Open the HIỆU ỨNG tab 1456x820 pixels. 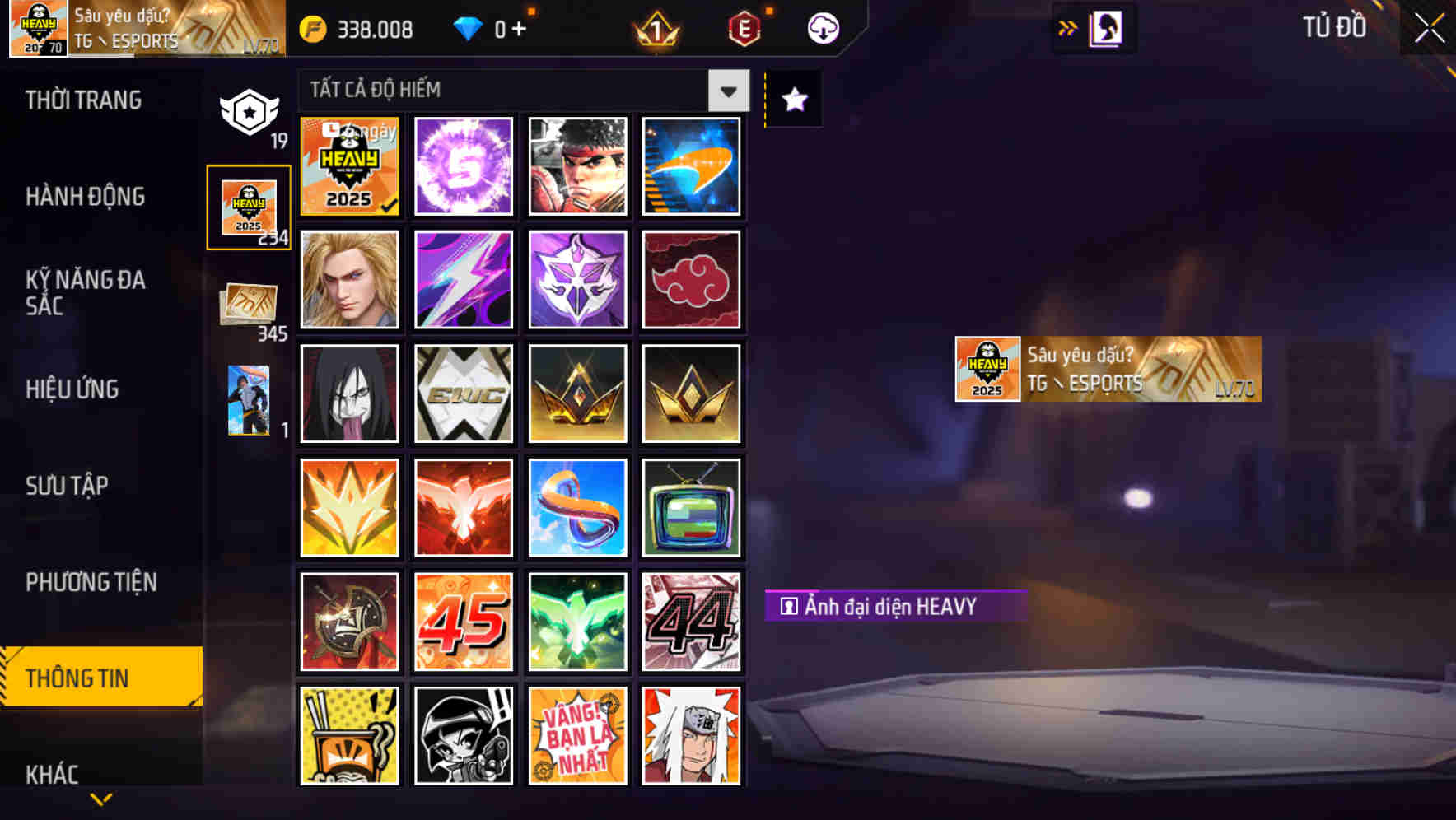point(72,389)
